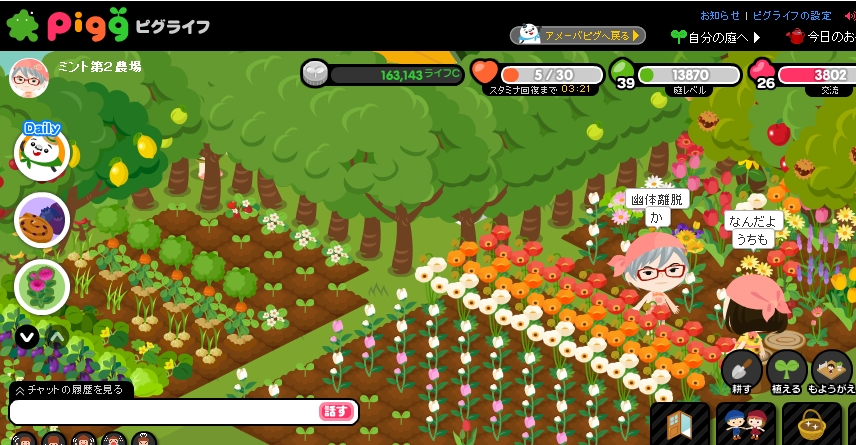Click the chat text input box

point(165,411)
